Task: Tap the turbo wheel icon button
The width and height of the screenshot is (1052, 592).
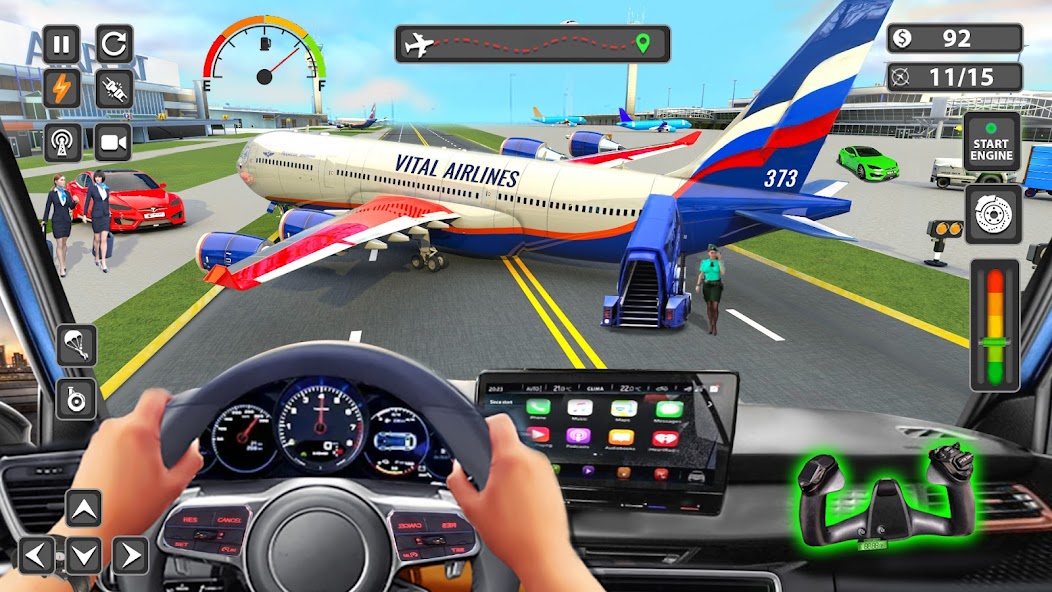Action: coord(77,399)
